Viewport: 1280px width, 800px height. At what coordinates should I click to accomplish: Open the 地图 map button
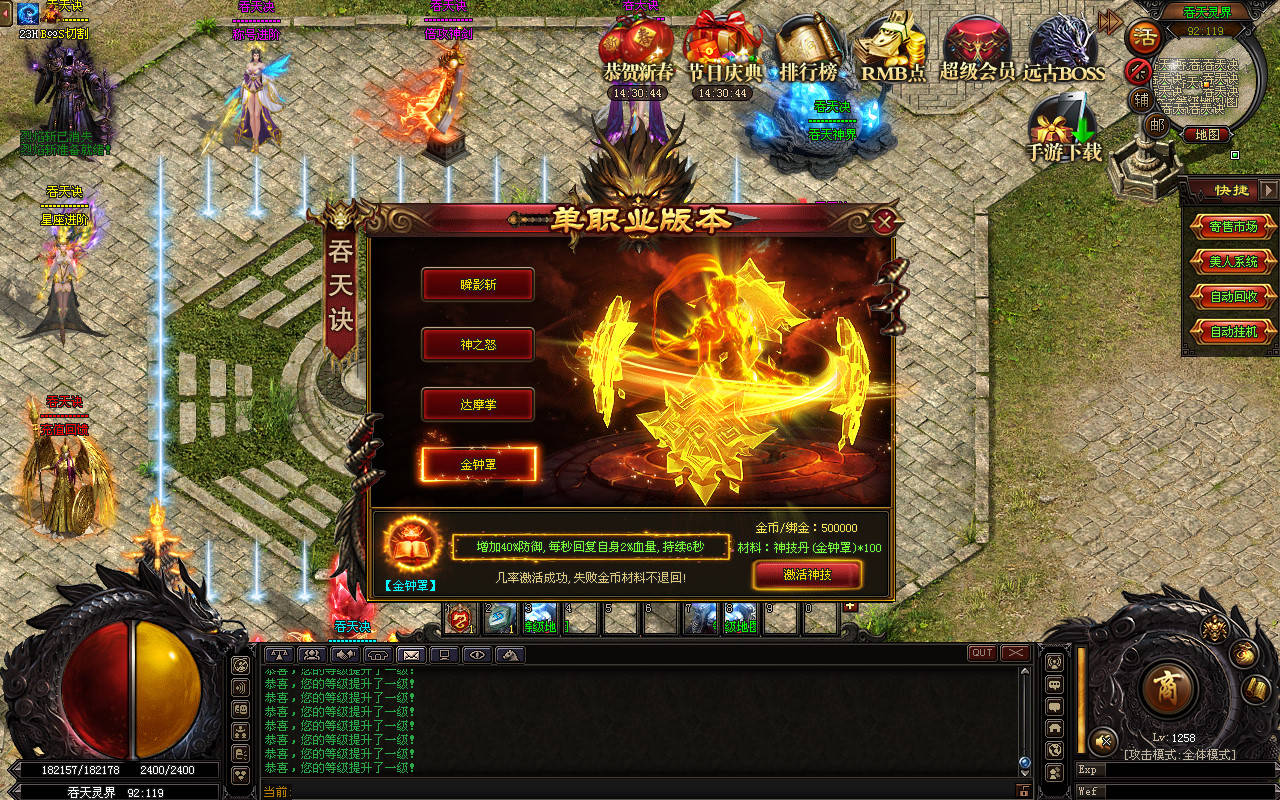click(x=1206, y=134)
